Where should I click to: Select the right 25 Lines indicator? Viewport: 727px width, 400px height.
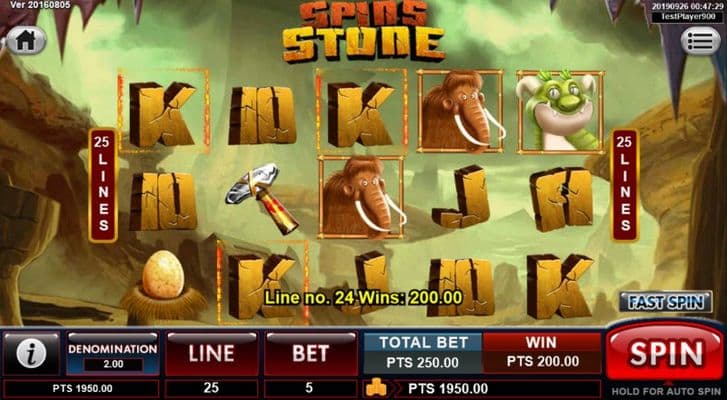coord(626,185)
